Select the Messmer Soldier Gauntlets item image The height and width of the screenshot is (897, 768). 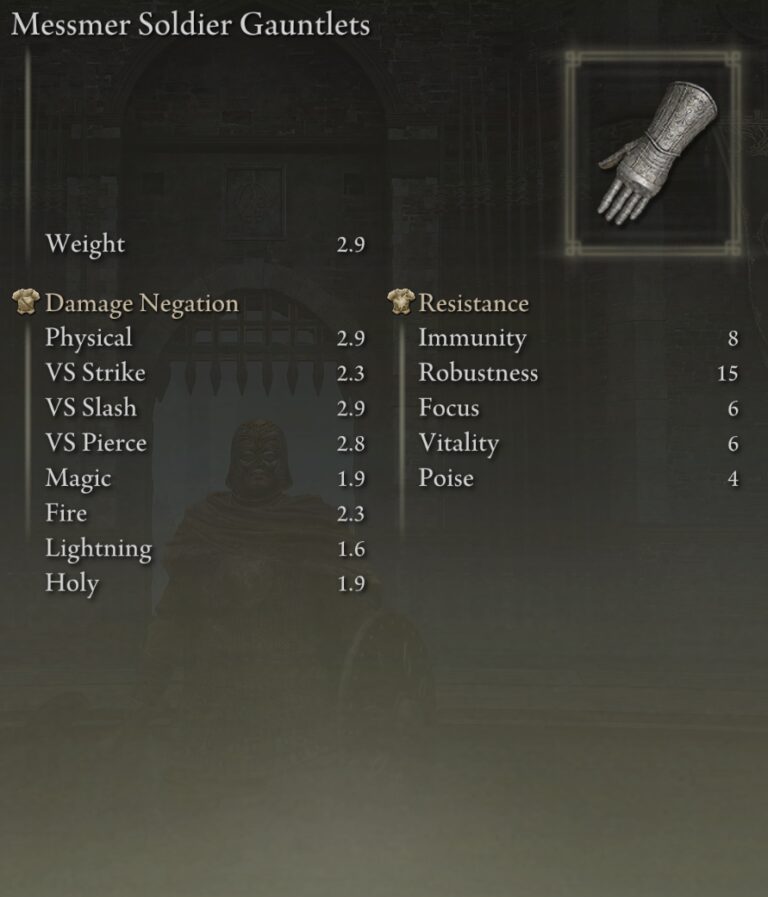pos(653,151)
